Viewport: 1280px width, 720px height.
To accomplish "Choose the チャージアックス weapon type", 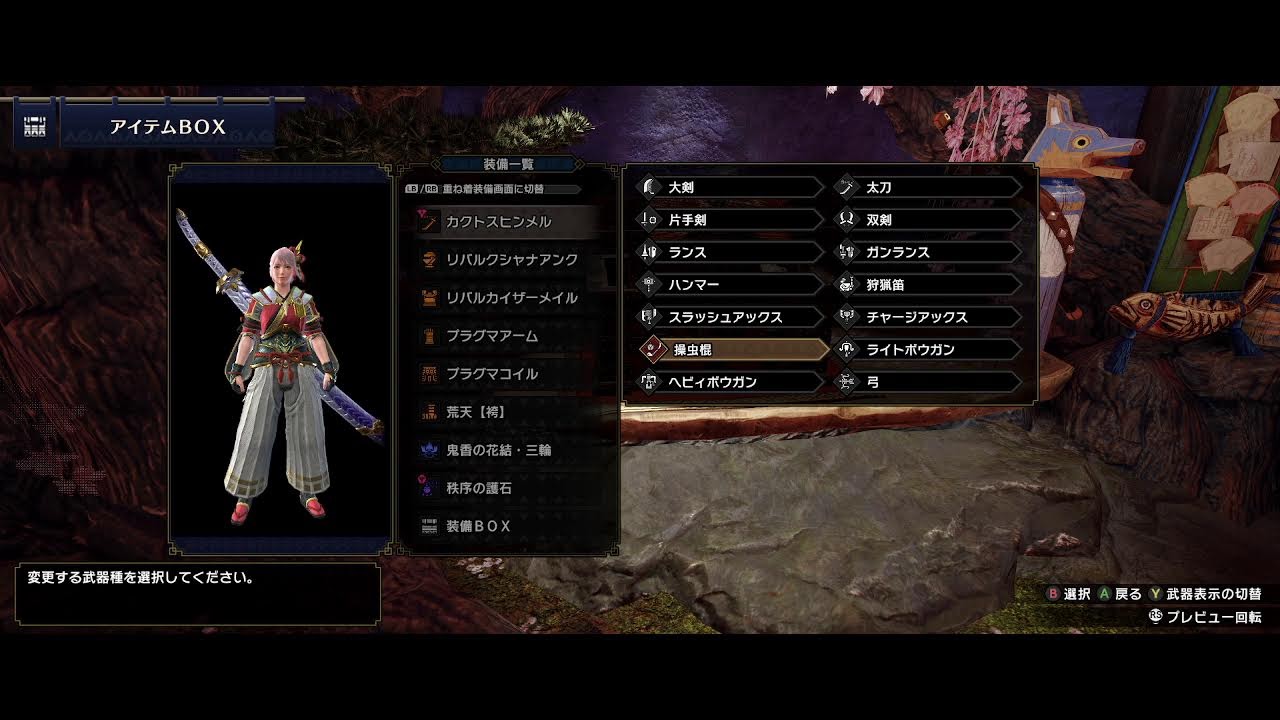I will tap(928, 317).
